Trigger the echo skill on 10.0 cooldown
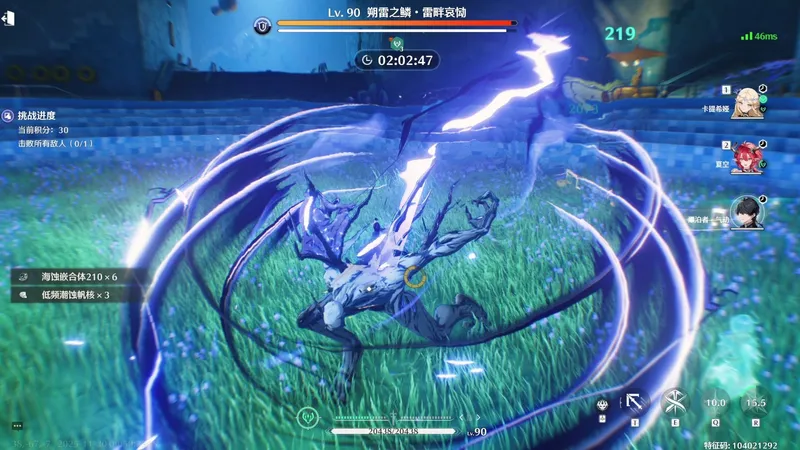Screen dimensions: 800x450 coord(715,403)
